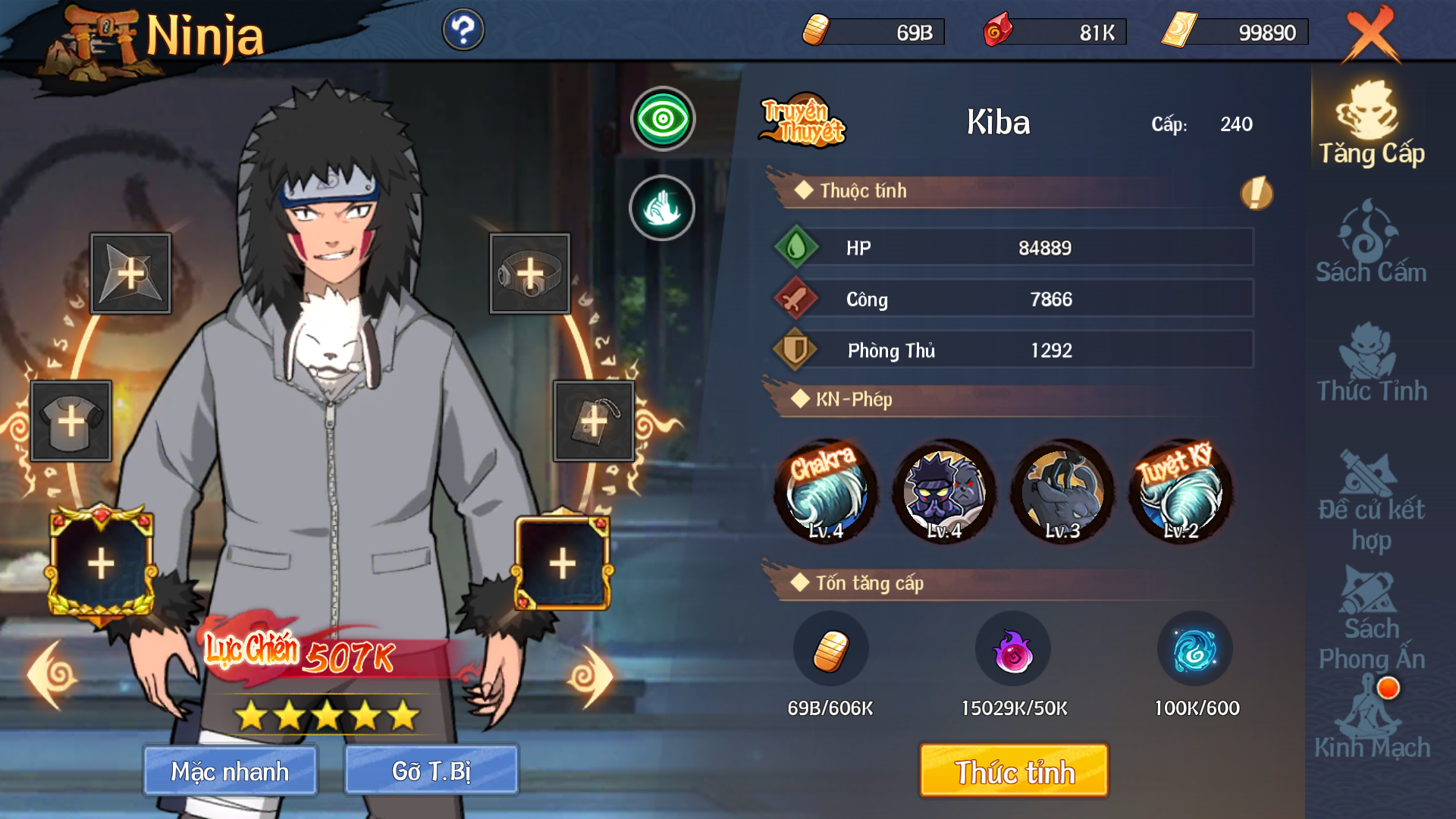Image resolution: width=1456 pixels, height=819 pixels.
Task: Open the question mark help button
Action: [463, 30]
